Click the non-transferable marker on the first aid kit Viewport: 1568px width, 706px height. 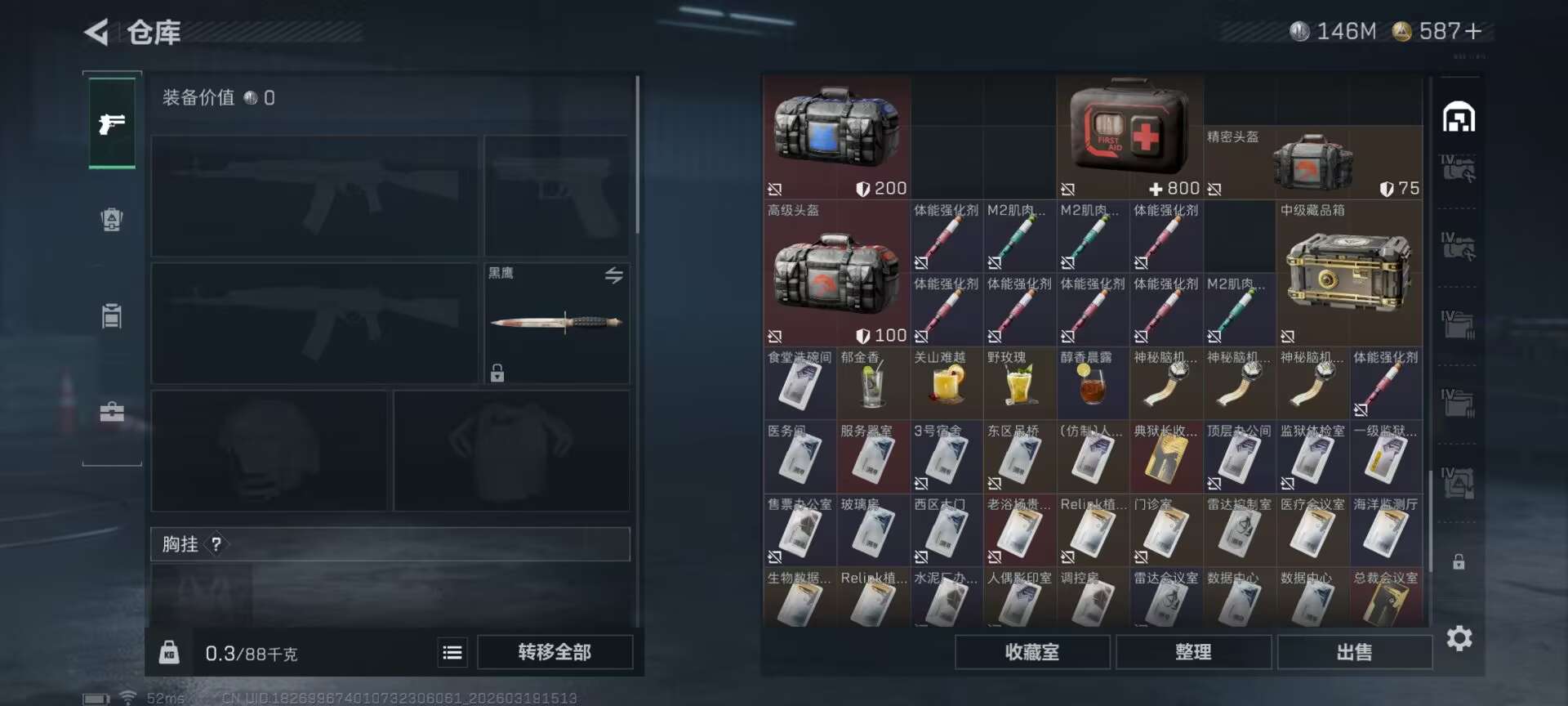tap(1069, 188)
